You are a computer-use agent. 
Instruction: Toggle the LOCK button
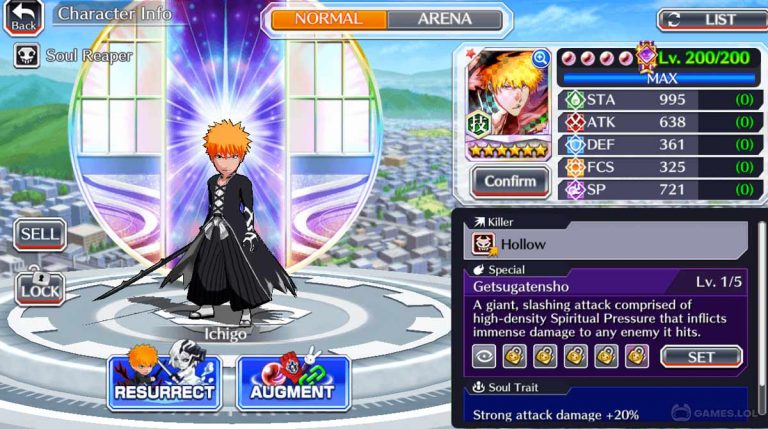[x=40, y=287]
